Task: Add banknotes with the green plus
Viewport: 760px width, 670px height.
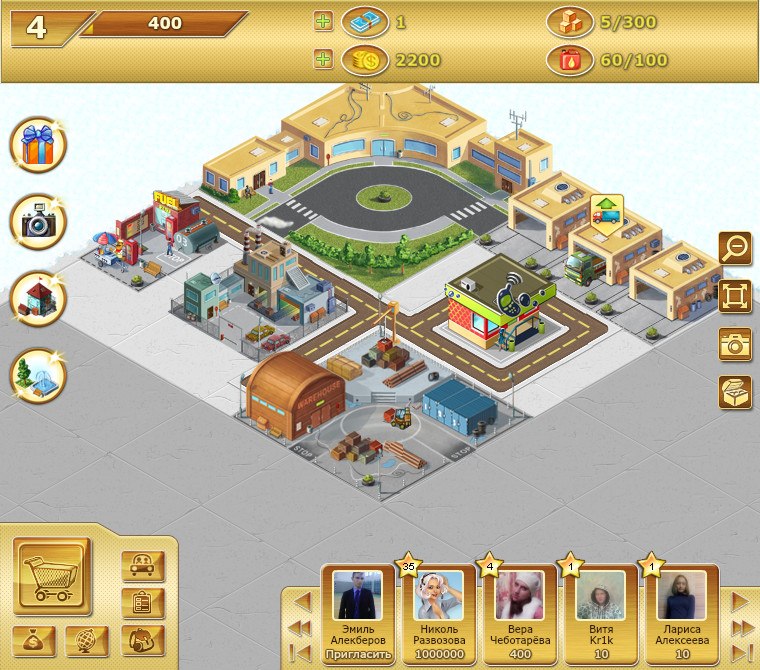Action: [x=323, y=21]
